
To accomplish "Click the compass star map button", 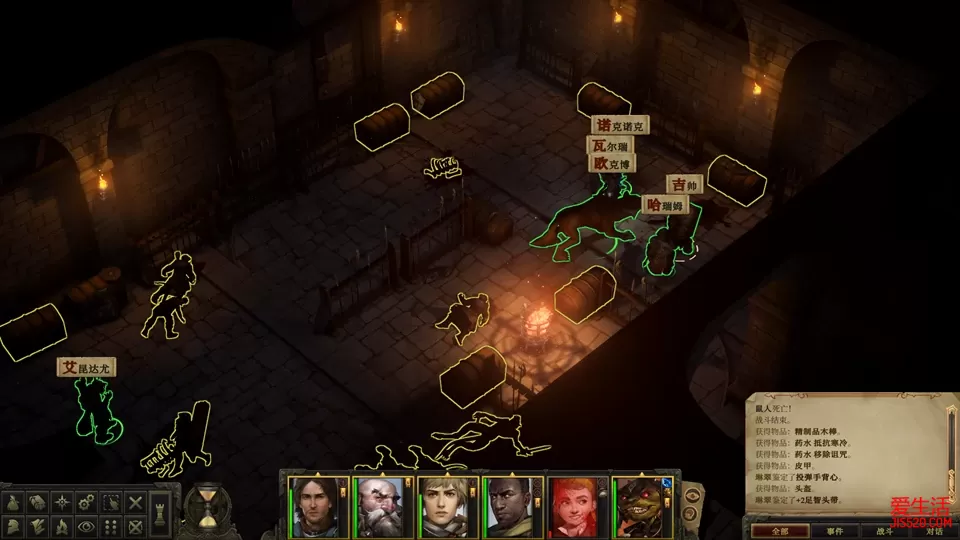I will click(62, 503).
